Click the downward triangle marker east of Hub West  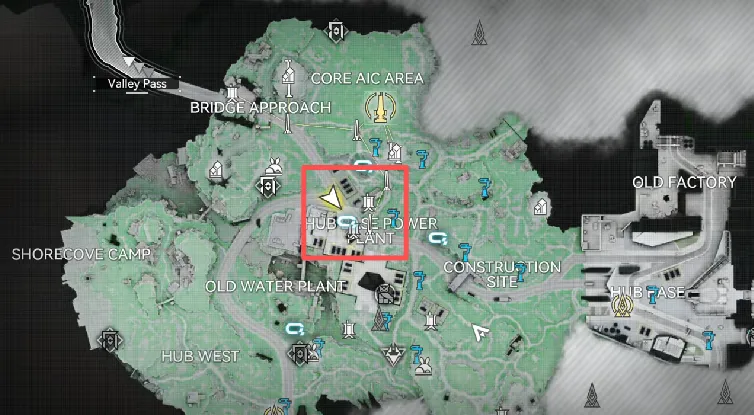tap(394, 354)
